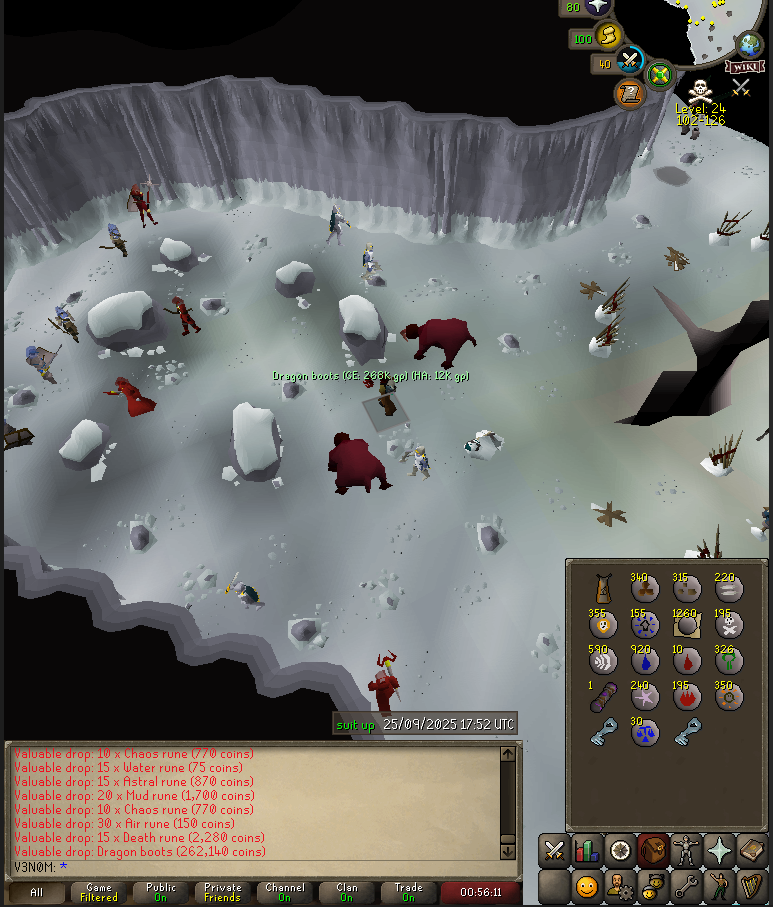Open the world map globe
The height and width of the screenshot is (907, 773).
click(x=749, y=45)
